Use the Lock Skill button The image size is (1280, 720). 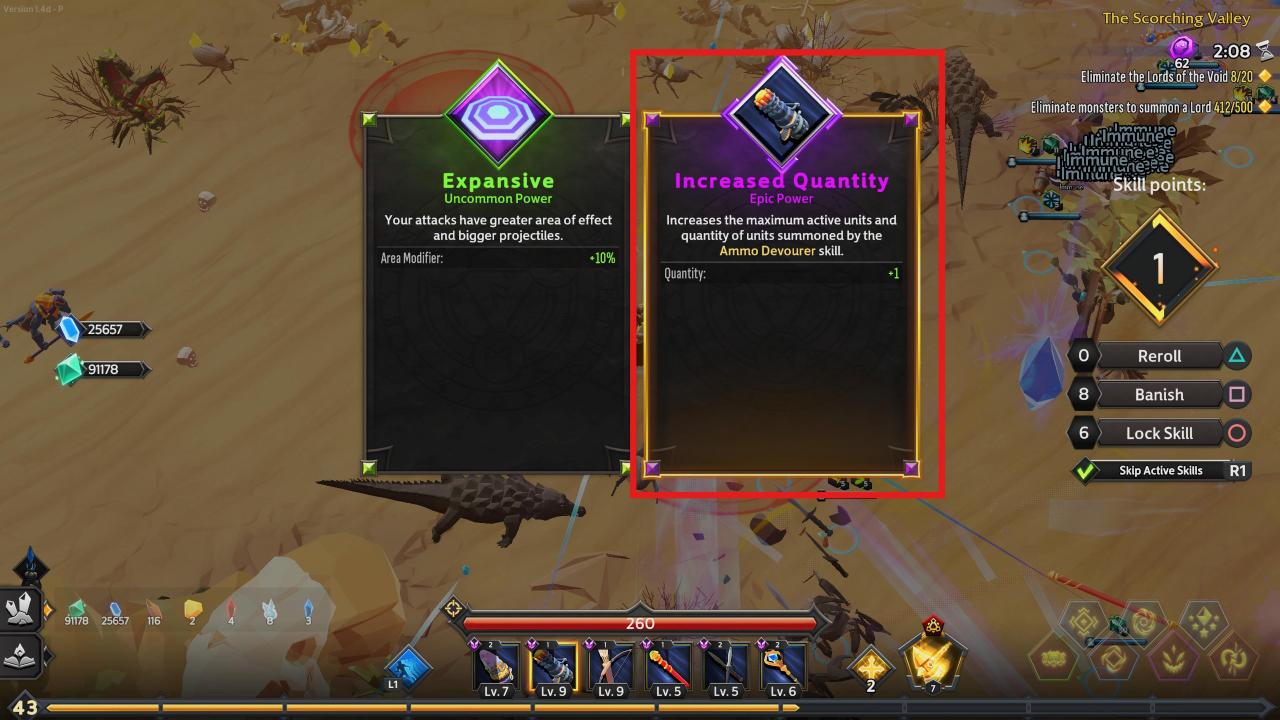[1159, 433]
